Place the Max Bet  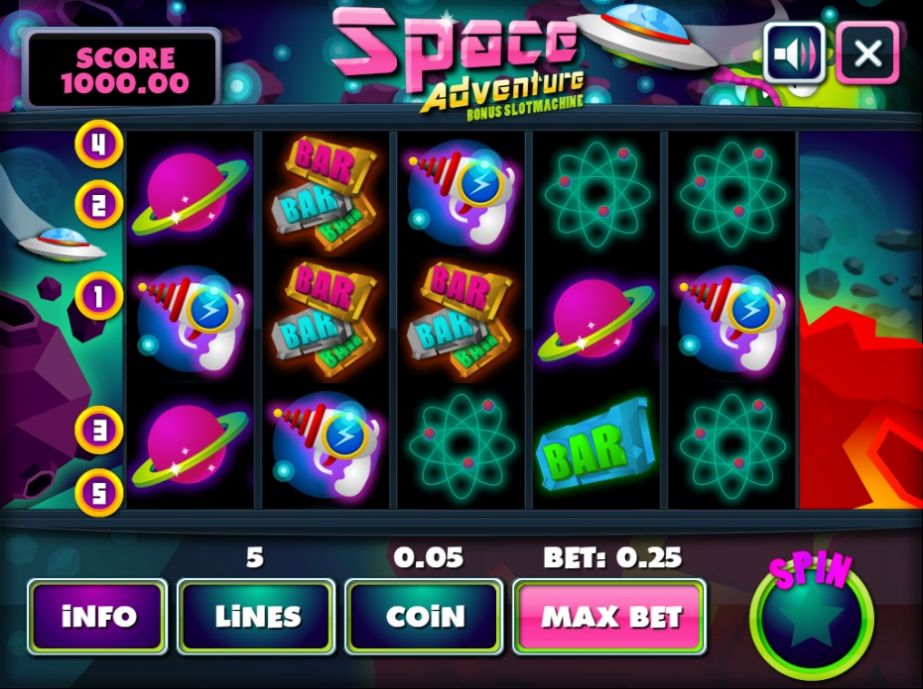click(x=610, y=616)
